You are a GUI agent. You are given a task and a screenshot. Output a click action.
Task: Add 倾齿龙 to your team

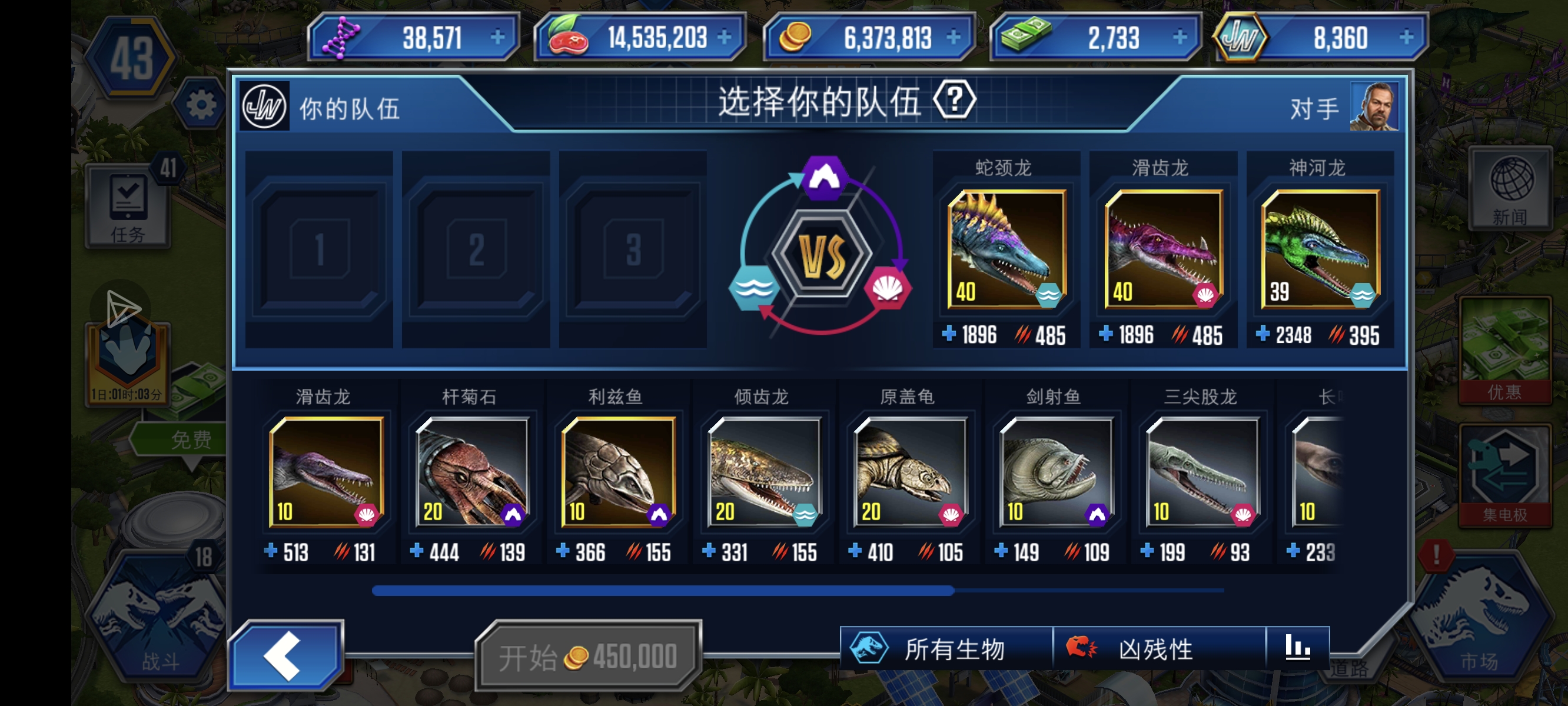pyautogui.click(x=764, y=472)
